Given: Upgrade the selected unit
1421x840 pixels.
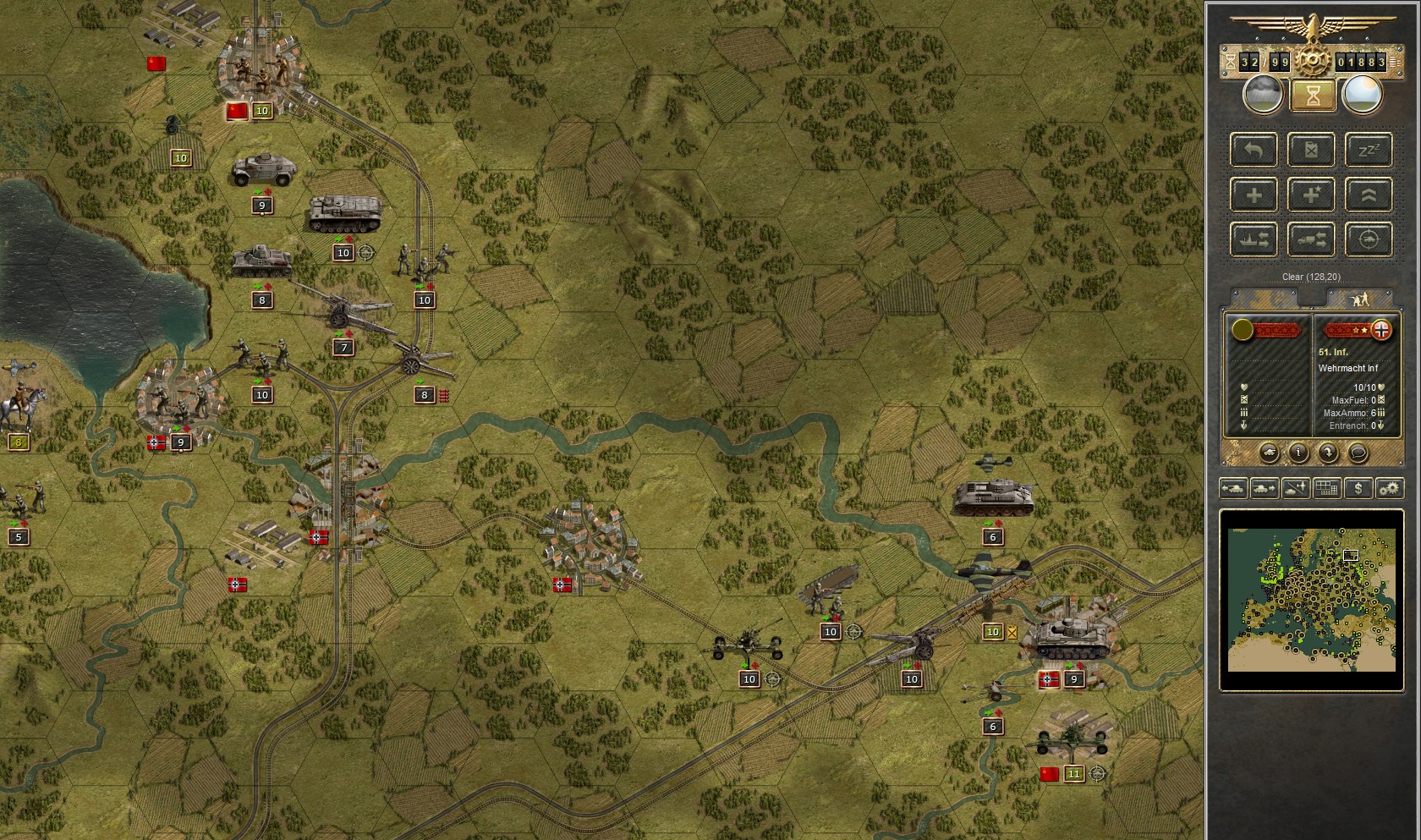Looking at the screenshot, I should click(1369, 195).
